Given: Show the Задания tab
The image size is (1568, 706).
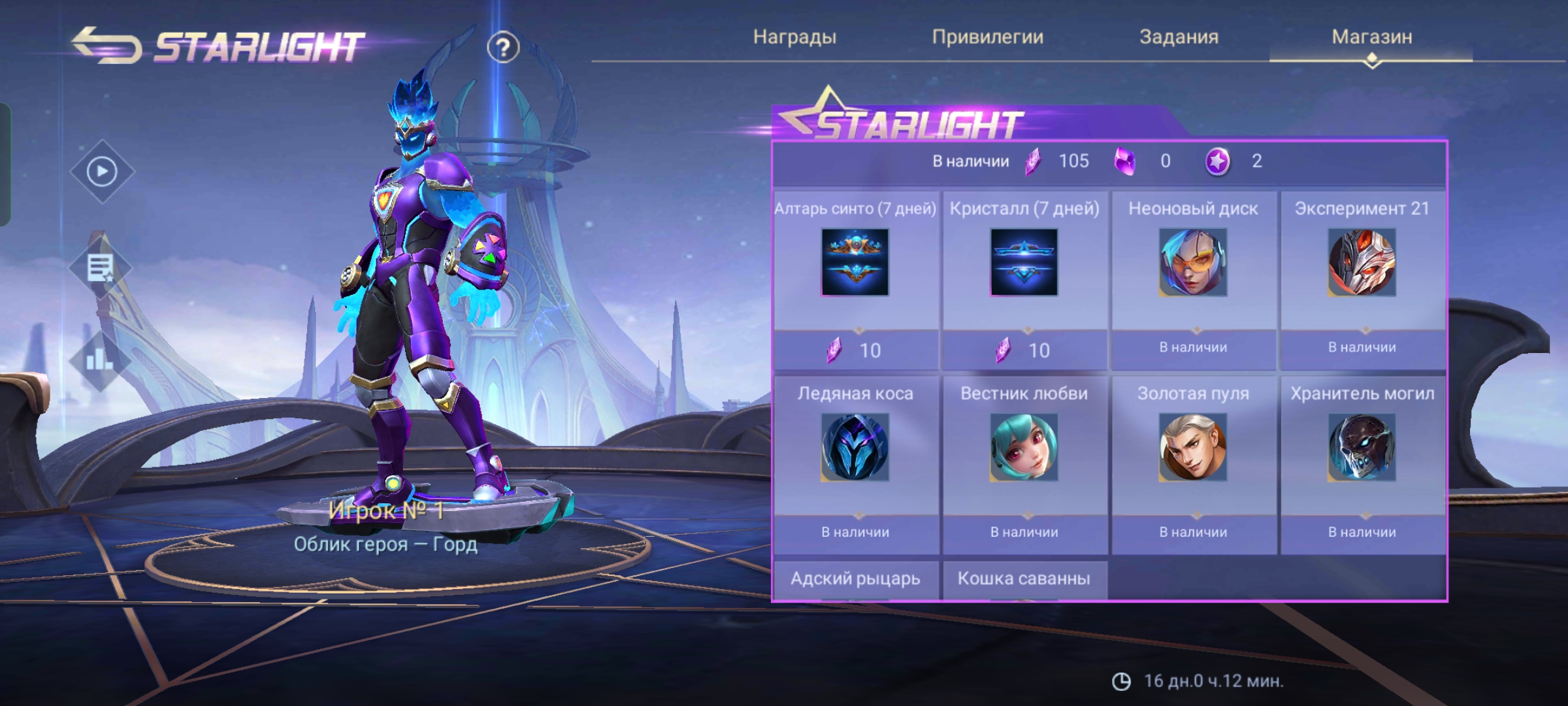Looking at the screenshot, I should click(x=1179, y=37).
